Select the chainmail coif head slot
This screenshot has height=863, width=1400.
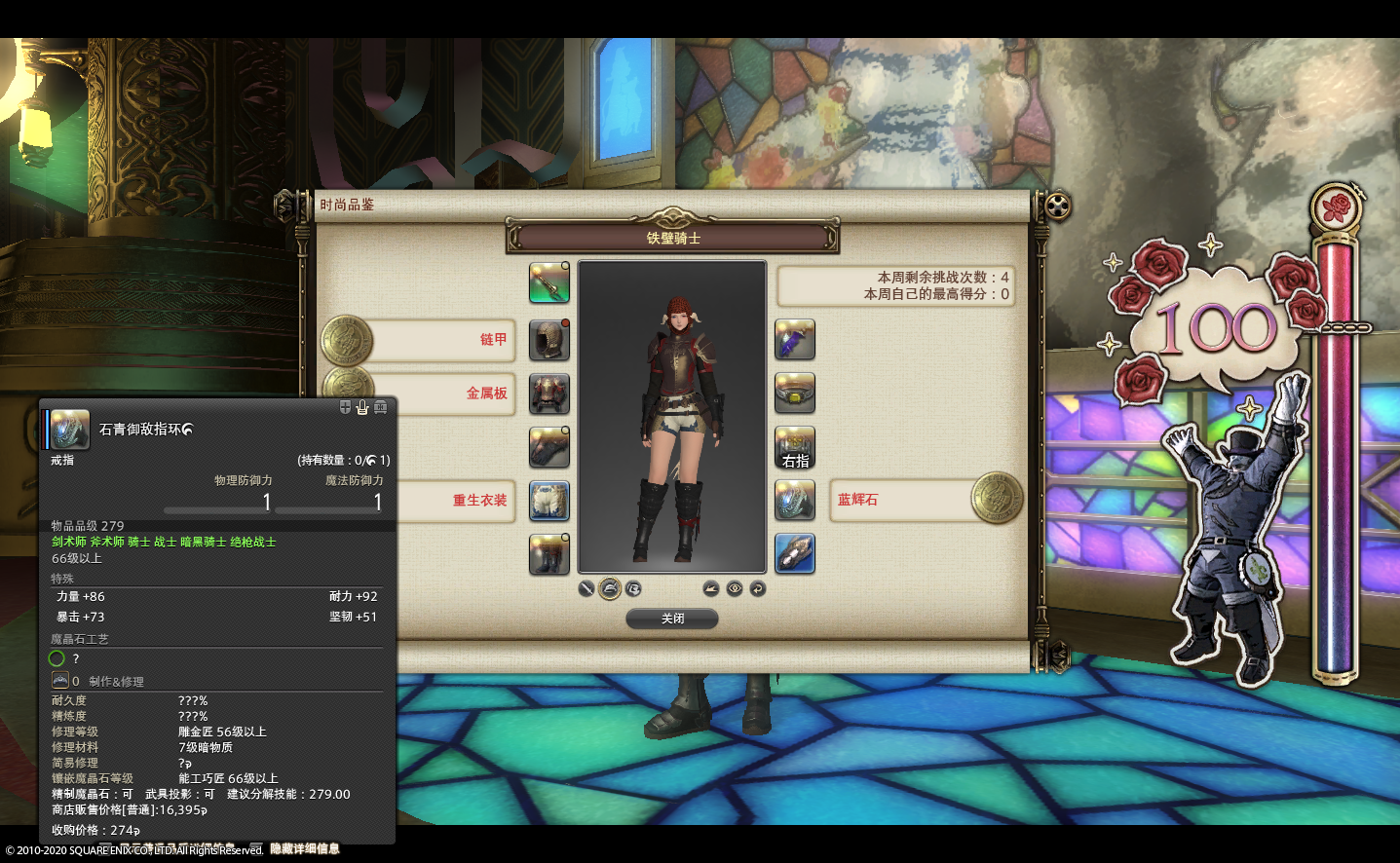[549, 340]
